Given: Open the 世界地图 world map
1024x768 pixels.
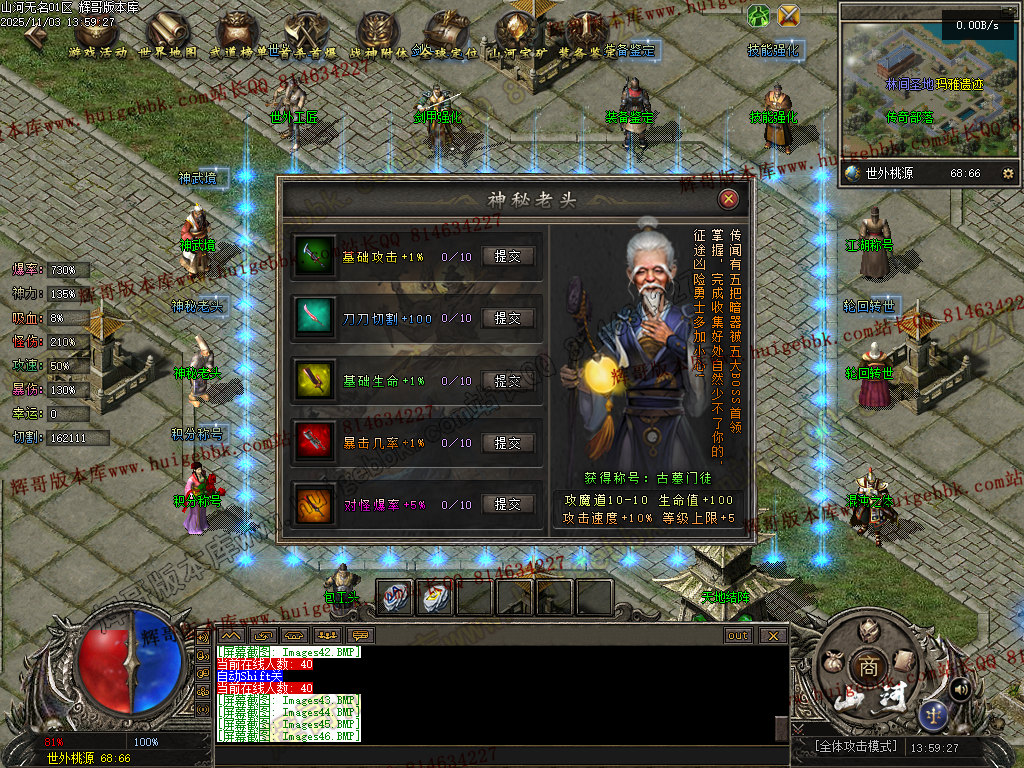Looking at the screenshot, I should [168, 34].
